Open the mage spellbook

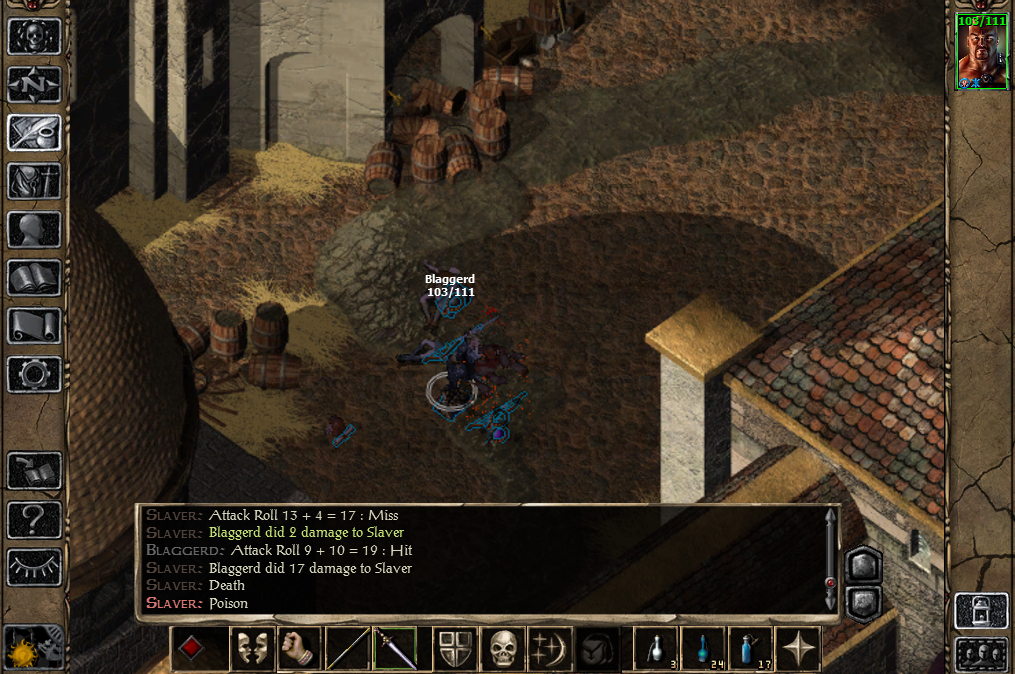pyautogui.click(x=34, y=277)
